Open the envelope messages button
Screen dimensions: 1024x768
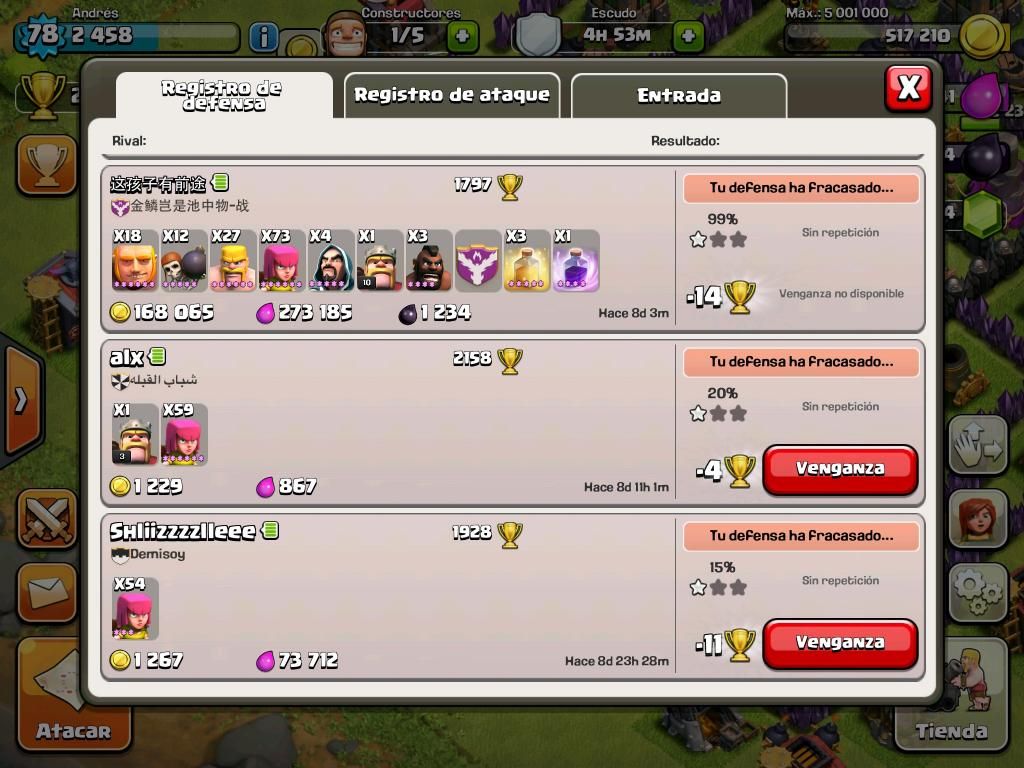[47, 594]
